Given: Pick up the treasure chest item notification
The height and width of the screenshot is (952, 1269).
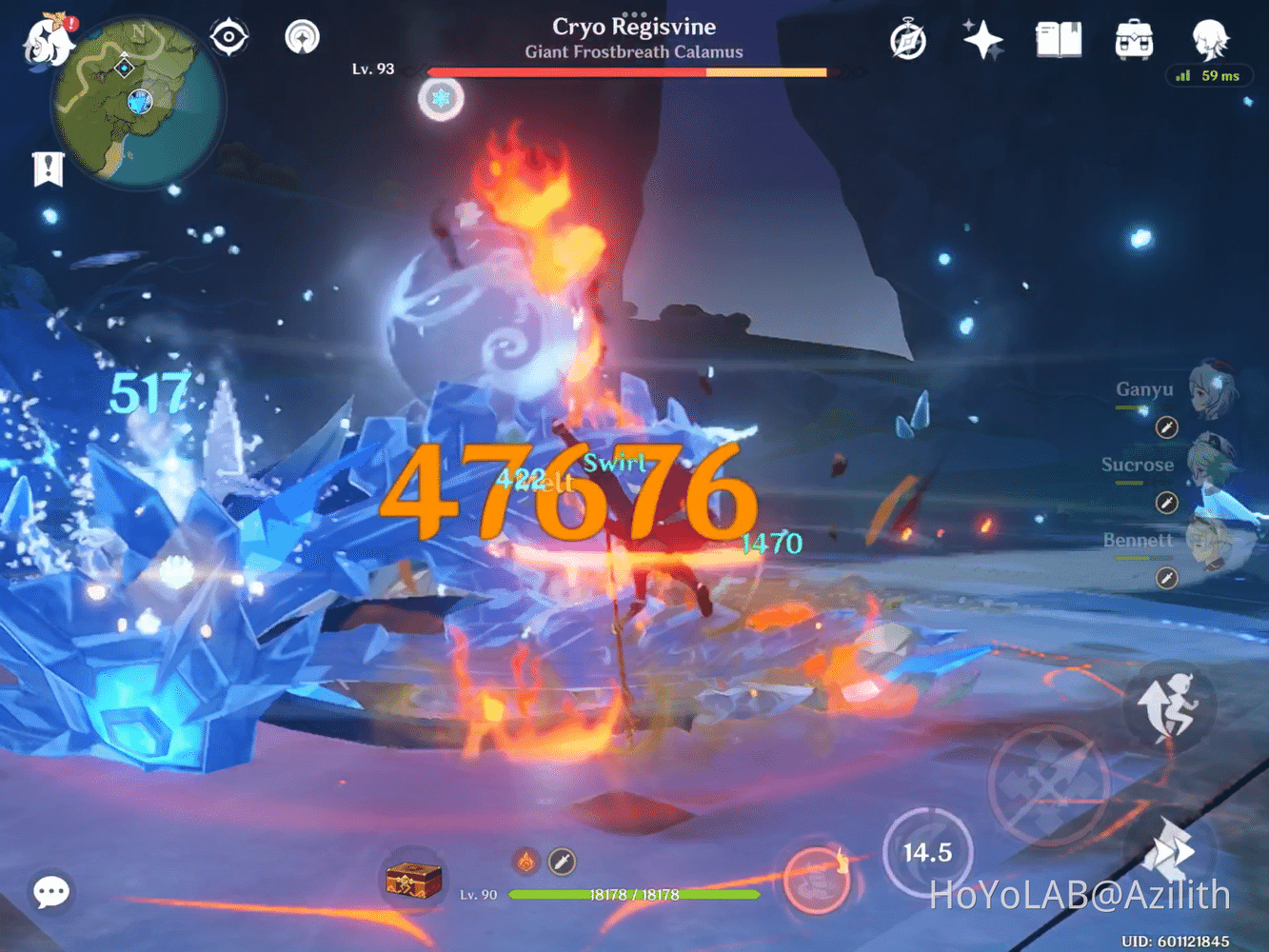Looking at the screenshot, I should [x=413, y=881].
